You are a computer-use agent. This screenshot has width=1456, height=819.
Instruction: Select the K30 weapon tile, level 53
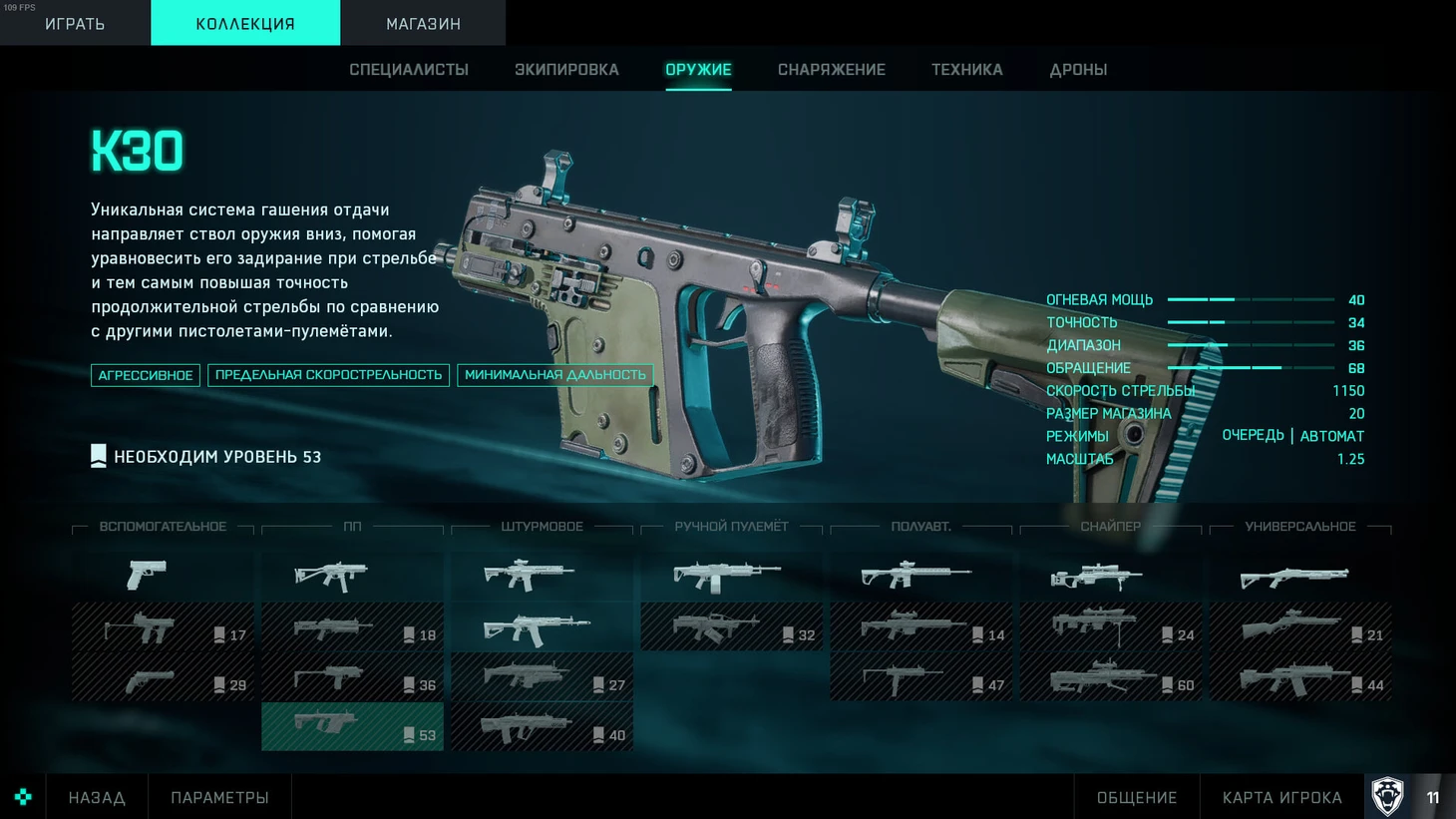coord(352,726)
